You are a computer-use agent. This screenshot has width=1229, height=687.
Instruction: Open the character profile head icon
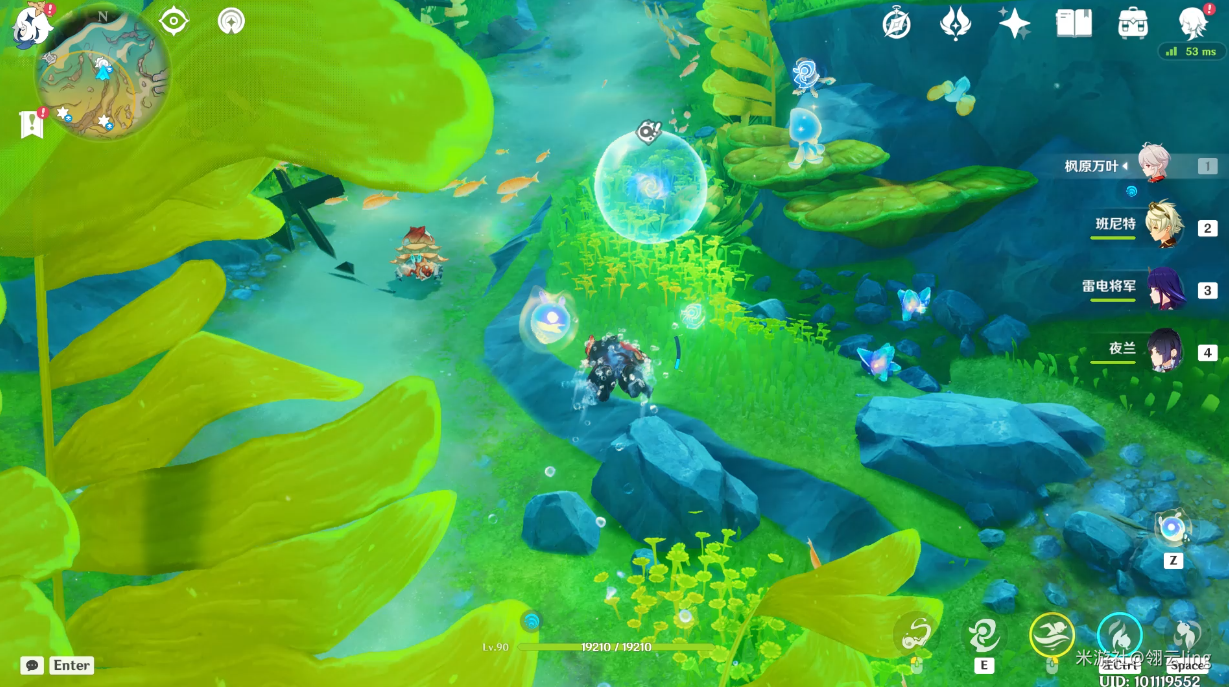(1193, 24)
